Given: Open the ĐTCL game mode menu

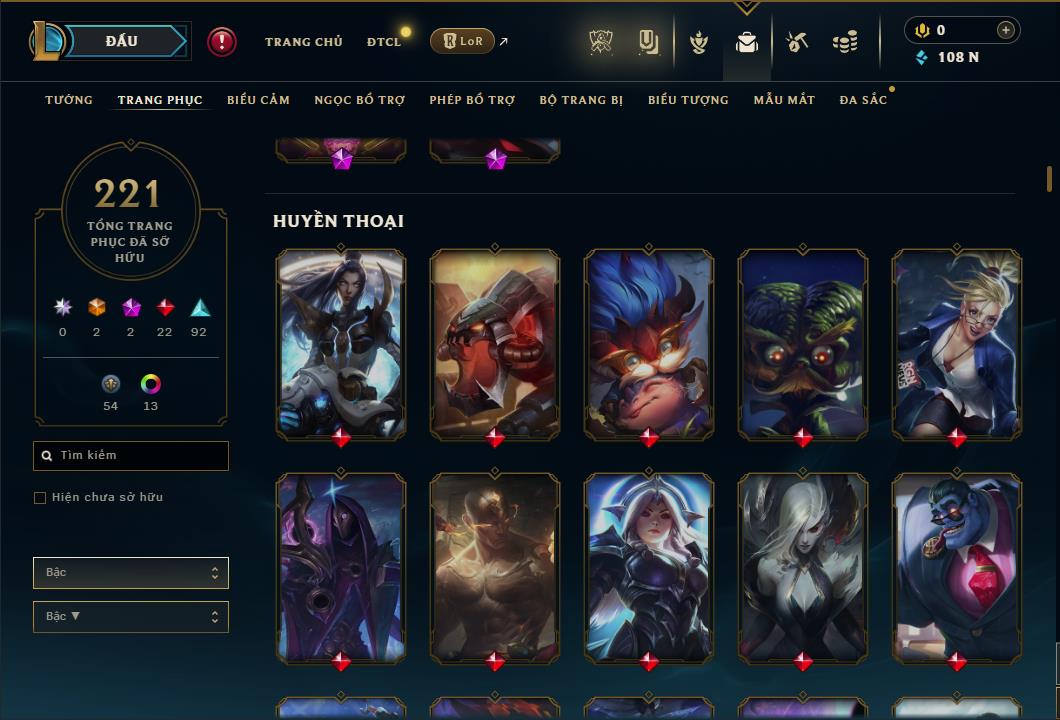Looking at the screenshot, I should [x=384, y=42].
